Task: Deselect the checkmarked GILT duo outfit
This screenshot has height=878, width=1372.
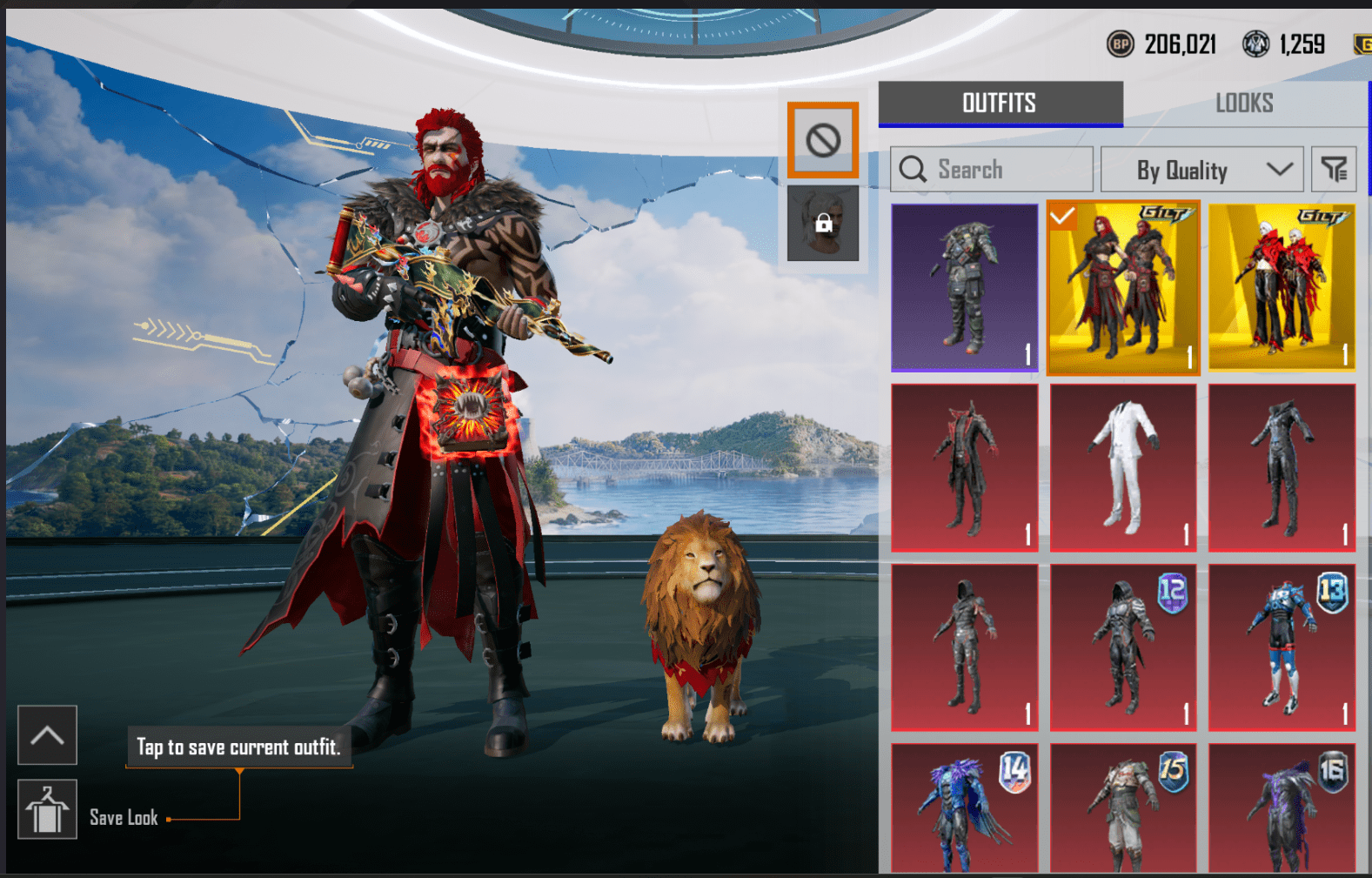Action: click(1122, 289)
